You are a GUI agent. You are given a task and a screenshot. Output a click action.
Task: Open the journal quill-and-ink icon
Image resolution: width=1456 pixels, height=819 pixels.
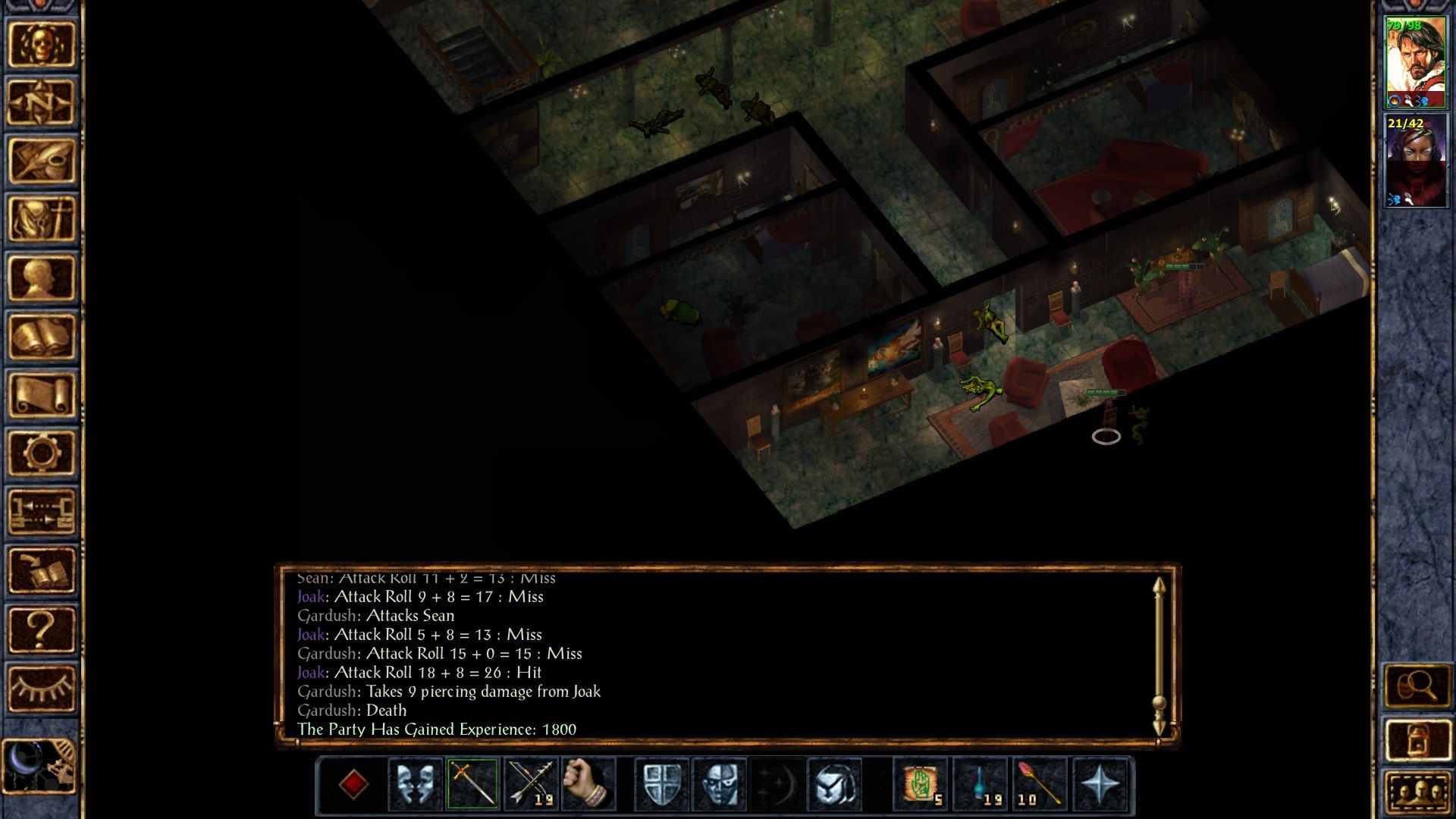42,159
